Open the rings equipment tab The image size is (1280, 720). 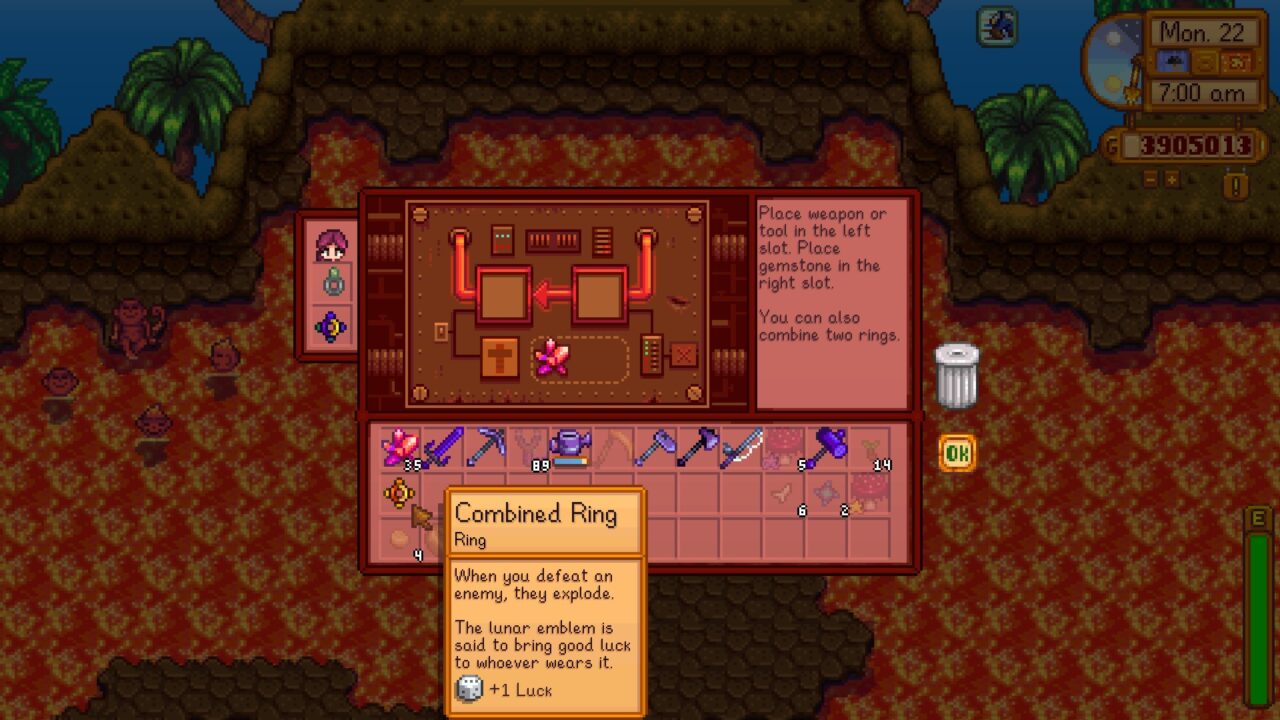pyautogui.click(x=331, y=283)
